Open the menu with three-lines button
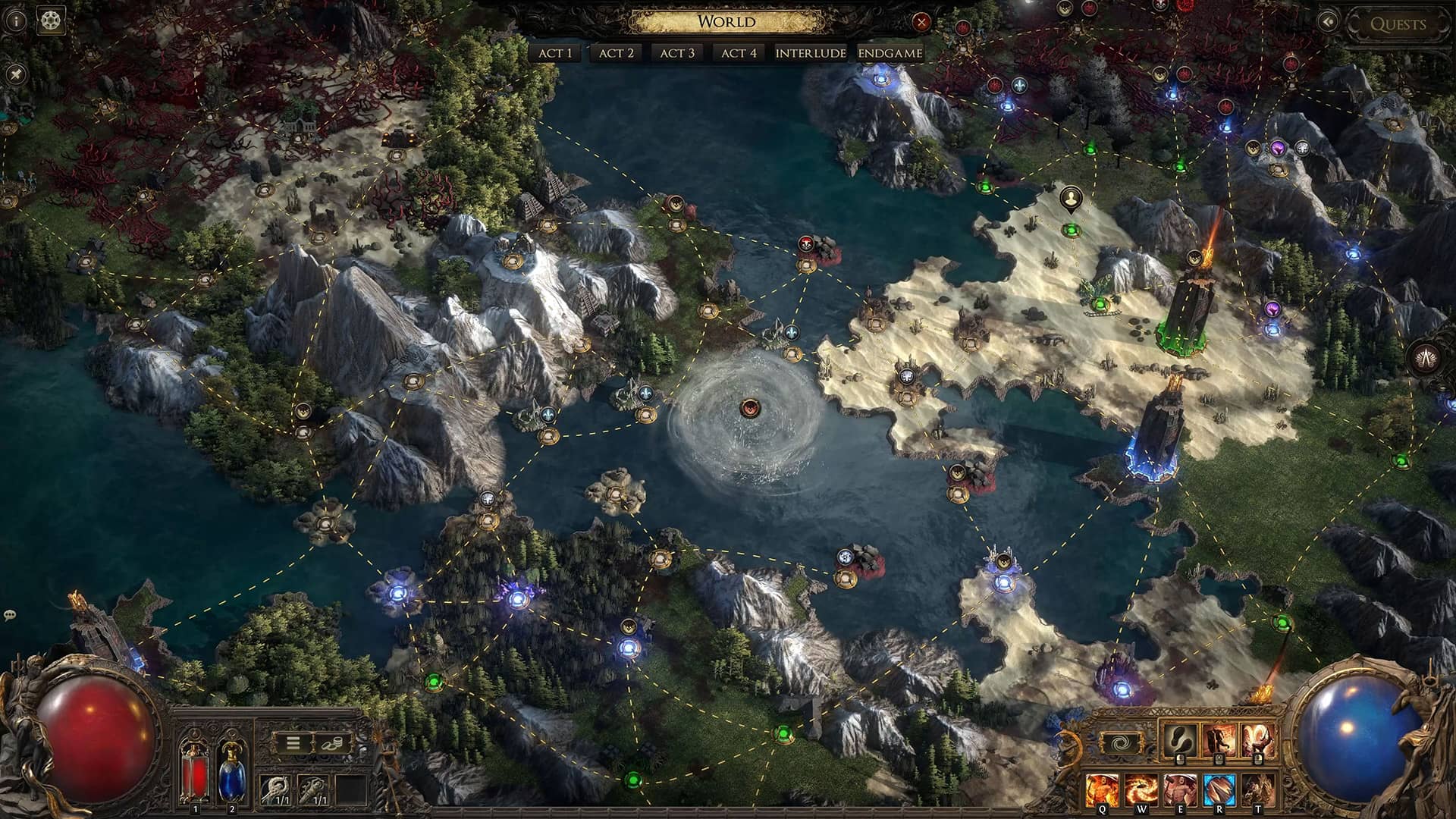This screenshot has height=819, width=1456. point(293,743)
